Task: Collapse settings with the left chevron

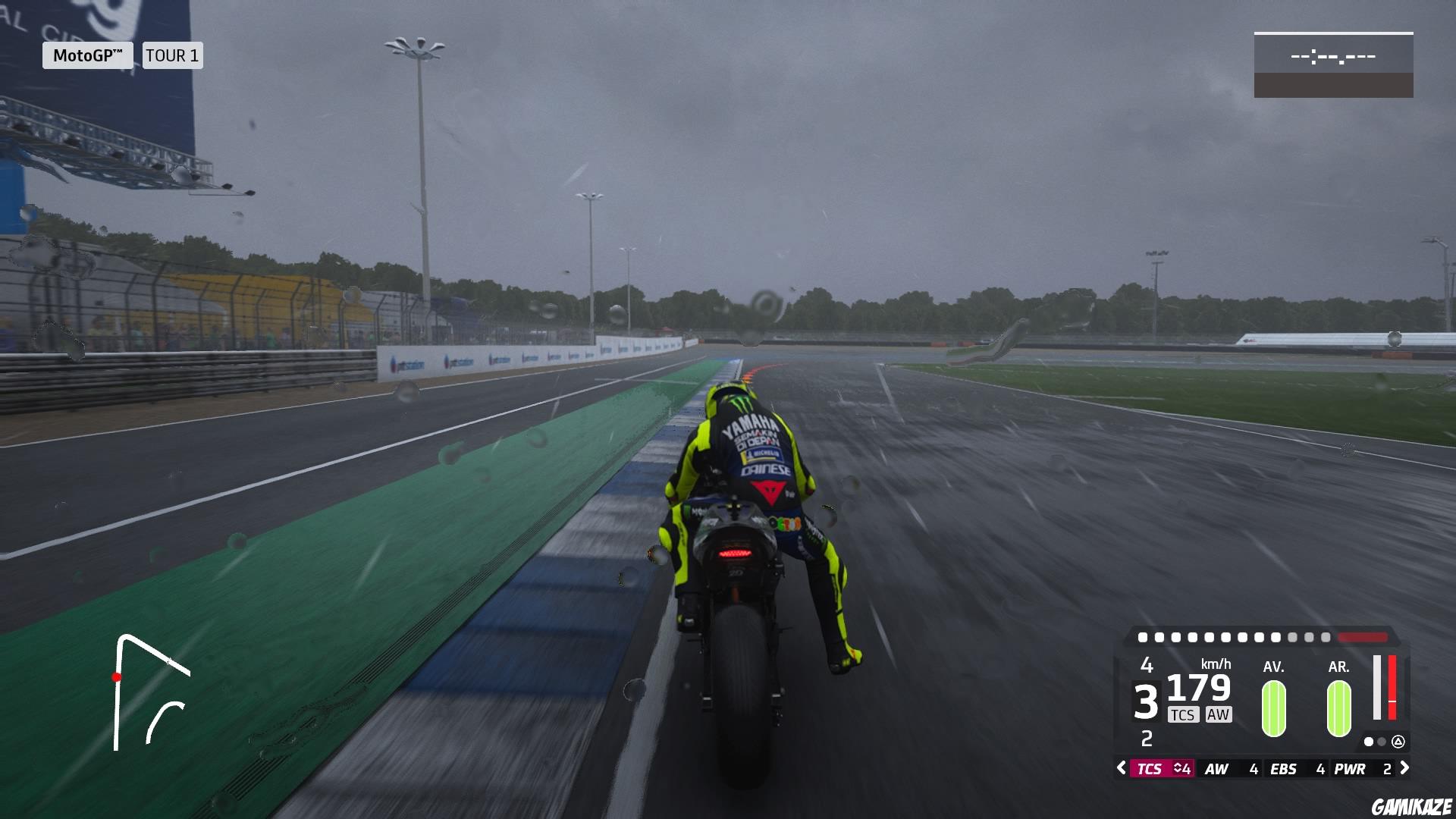Action: 1120,768
